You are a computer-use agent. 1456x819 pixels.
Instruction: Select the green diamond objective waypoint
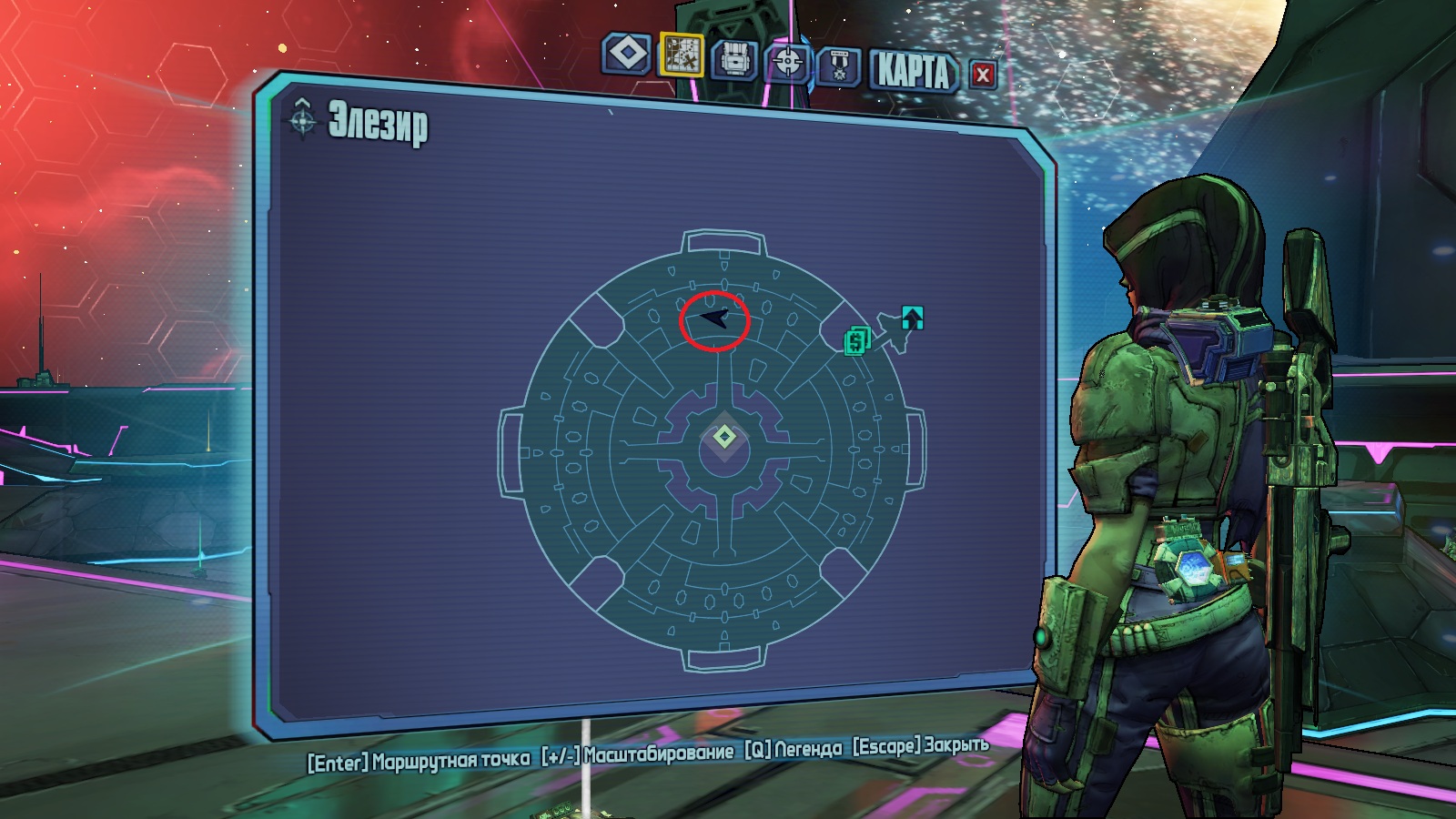[724, 438]
